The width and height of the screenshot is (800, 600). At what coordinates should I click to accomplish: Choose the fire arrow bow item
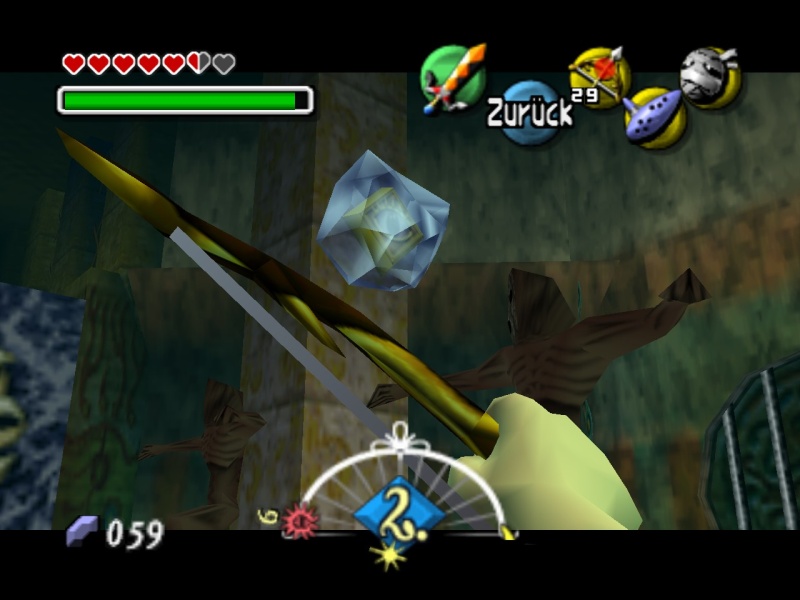(598, 76)
